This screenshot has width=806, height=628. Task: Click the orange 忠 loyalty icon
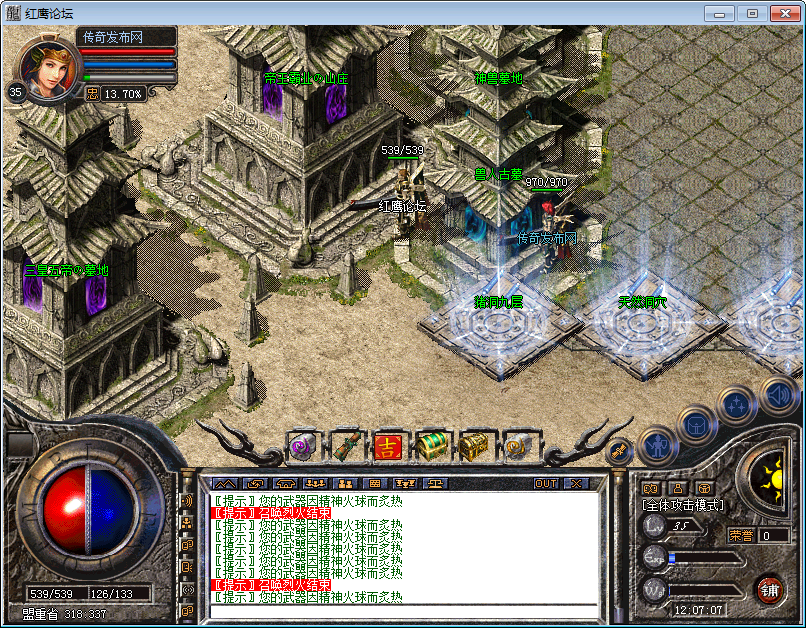(92, 93)
